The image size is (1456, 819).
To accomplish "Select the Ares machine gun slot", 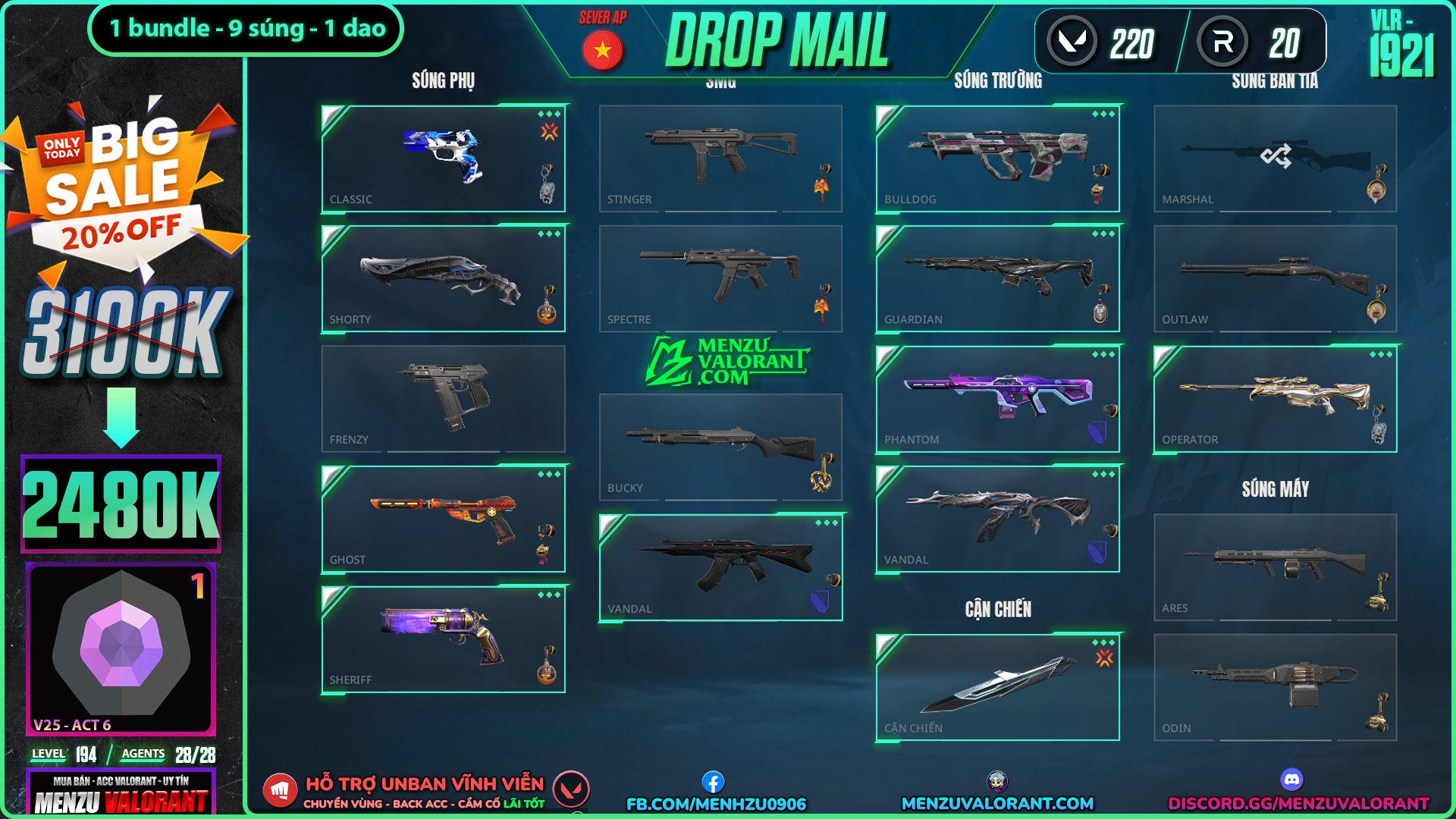I will tap(1275, 566).
